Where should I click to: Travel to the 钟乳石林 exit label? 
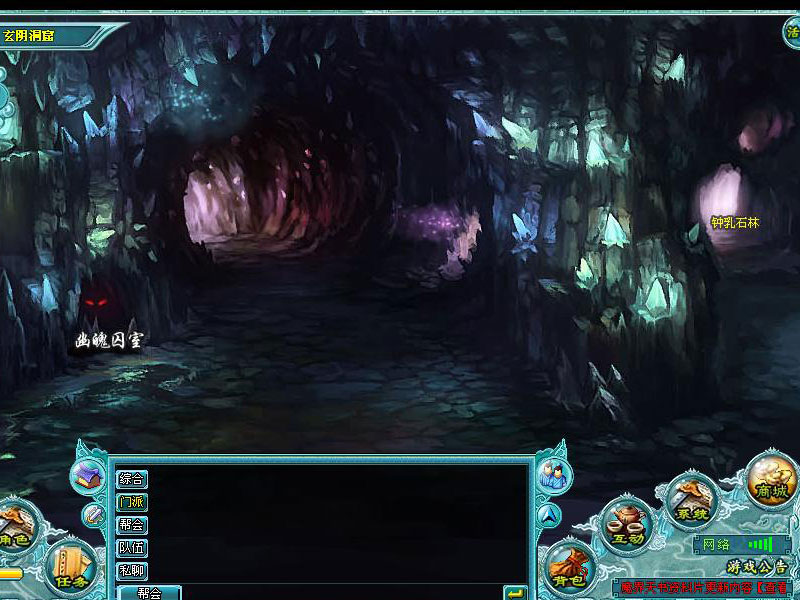[735, 222]
